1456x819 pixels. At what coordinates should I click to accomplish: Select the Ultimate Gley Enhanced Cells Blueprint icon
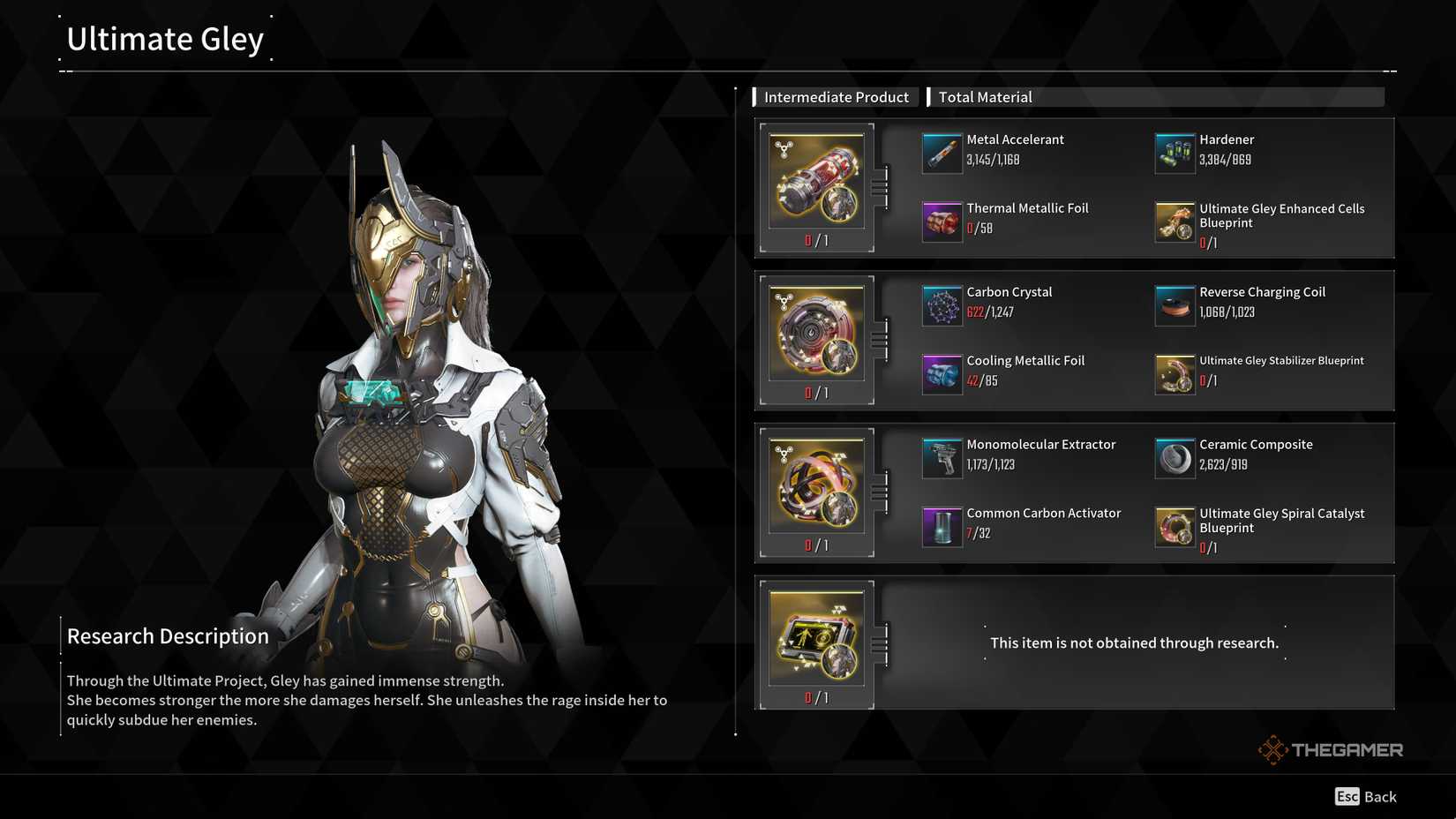1174,222
